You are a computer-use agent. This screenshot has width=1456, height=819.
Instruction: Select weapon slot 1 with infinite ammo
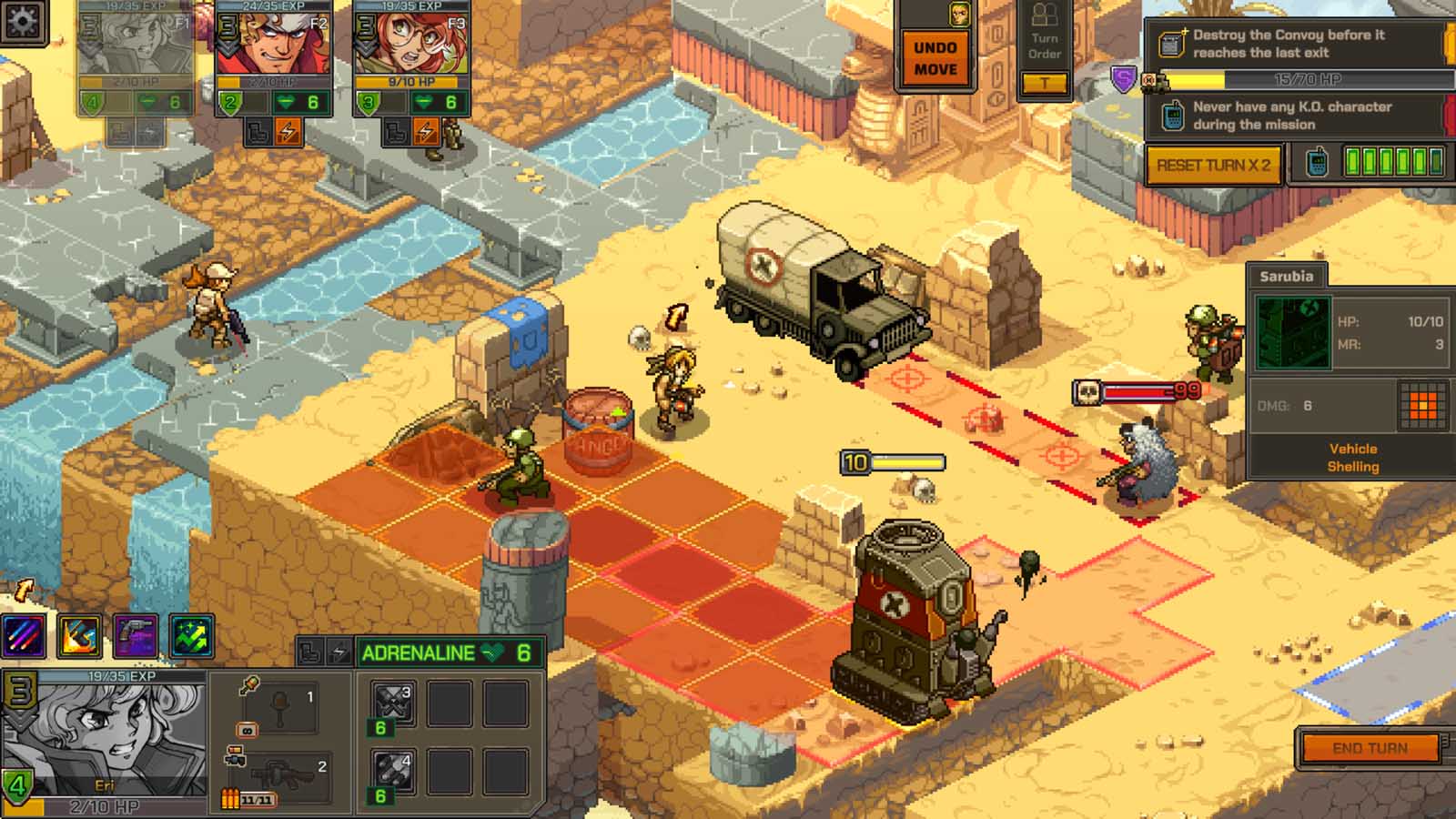click(x=278, y=707)
